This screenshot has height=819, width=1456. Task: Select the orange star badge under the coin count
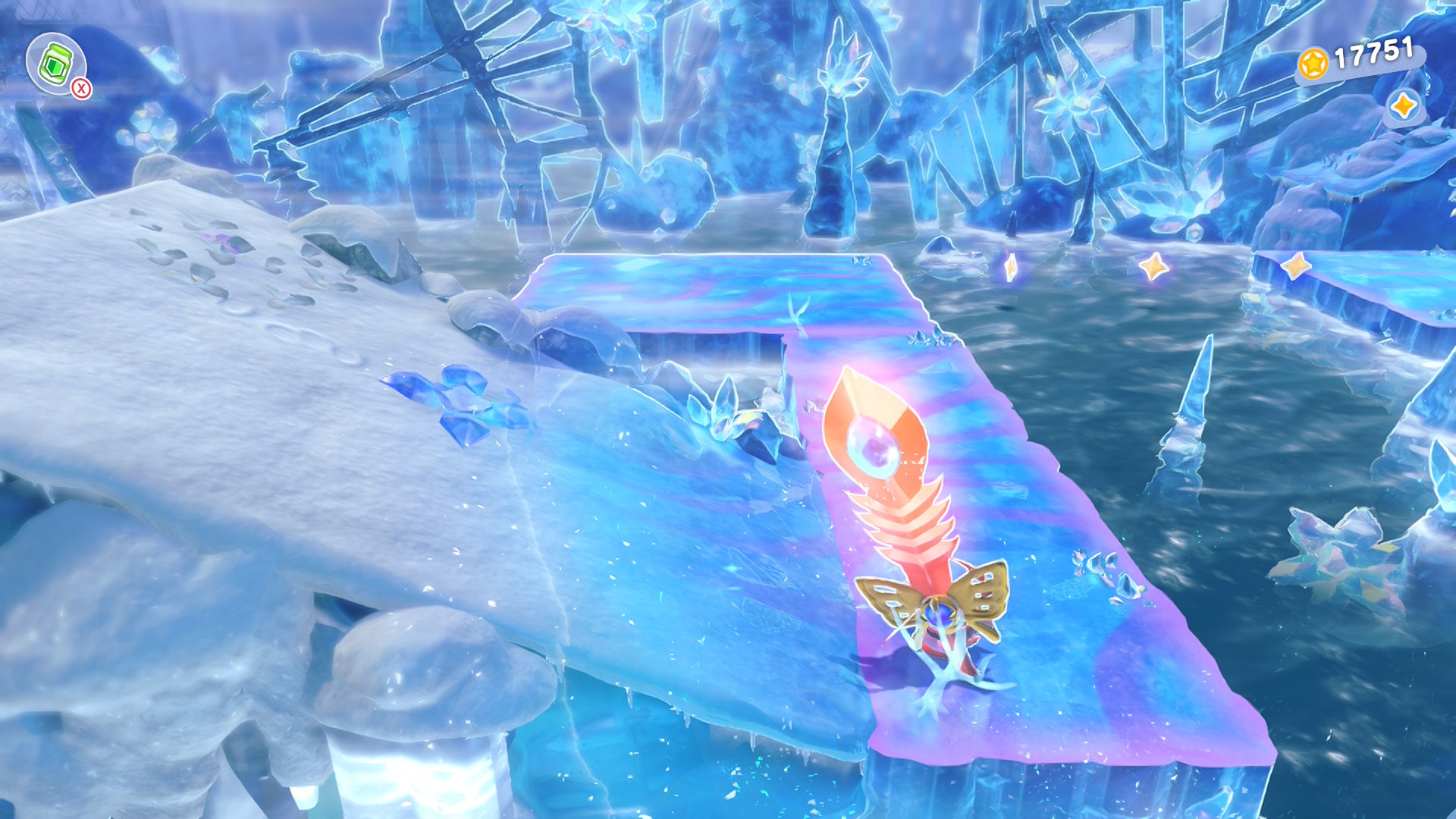point(1402,106)
